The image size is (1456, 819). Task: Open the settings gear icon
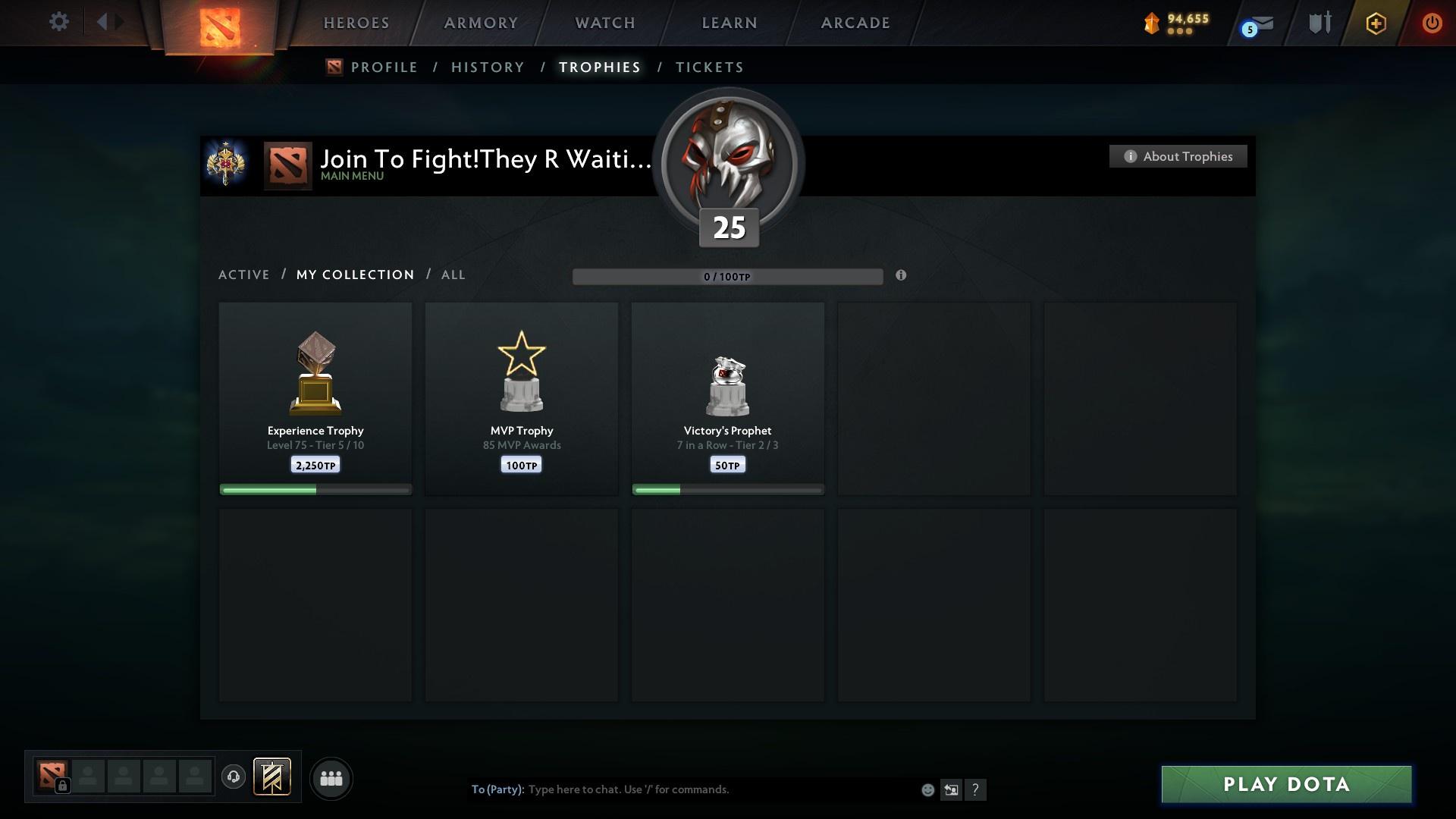59,21
